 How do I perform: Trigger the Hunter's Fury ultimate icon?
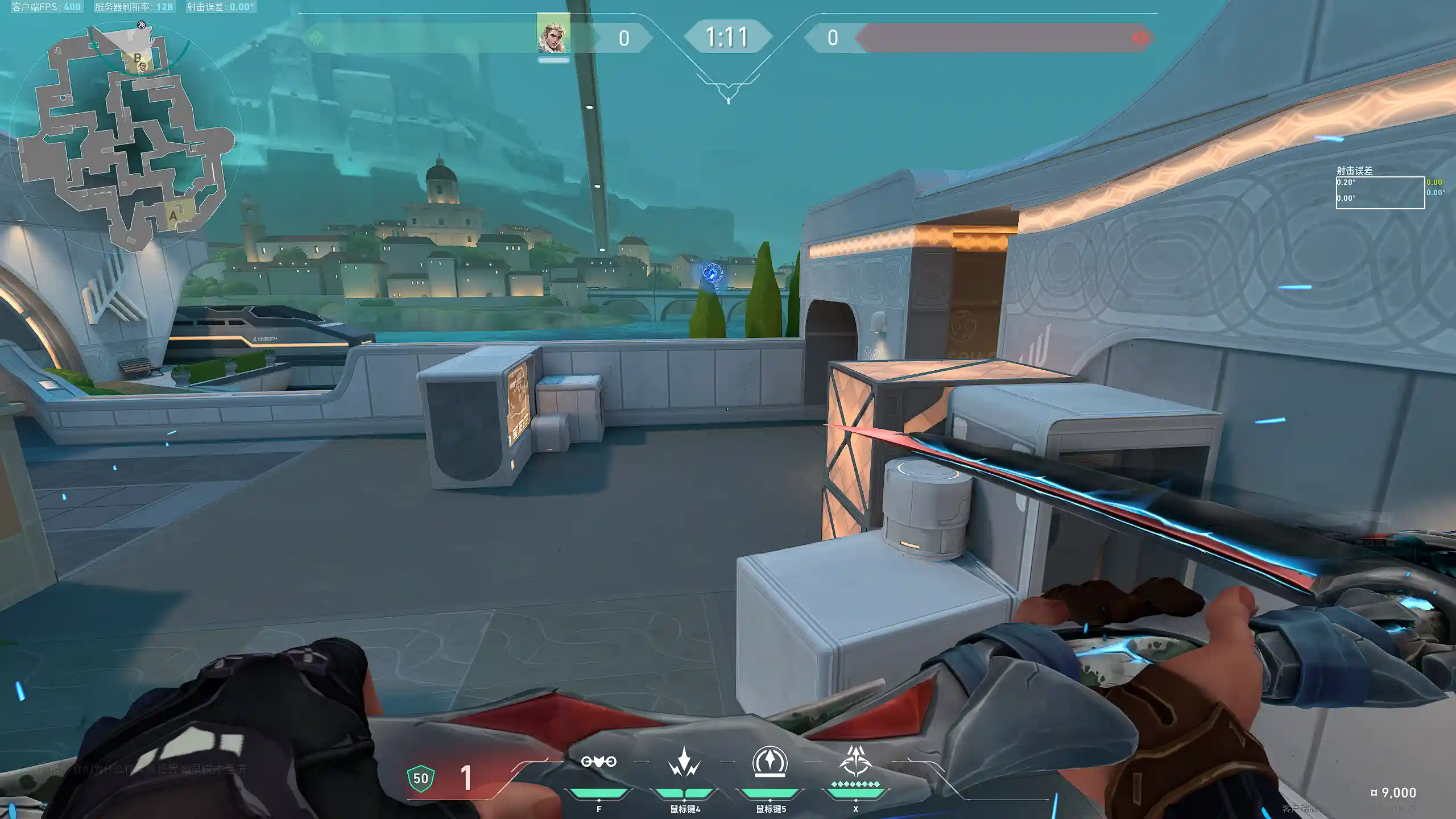coord(855,762)
